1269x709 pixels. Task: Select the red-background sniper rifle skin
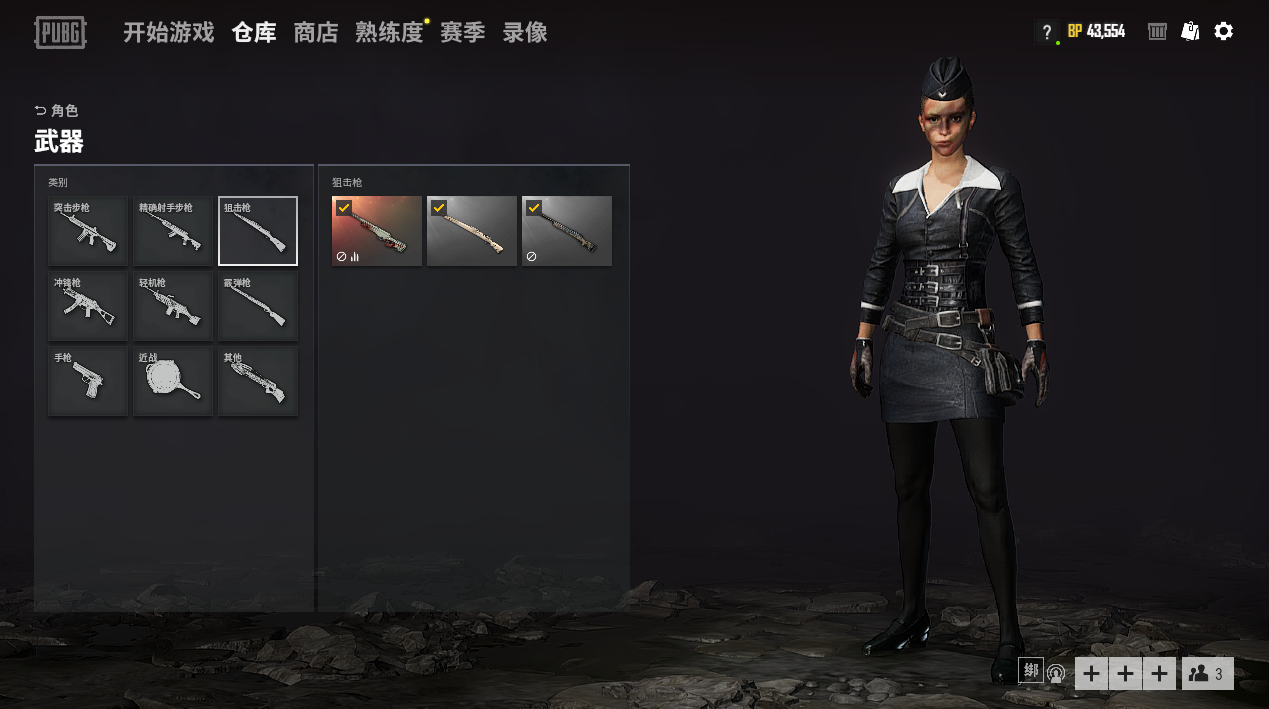coord(377,231)
